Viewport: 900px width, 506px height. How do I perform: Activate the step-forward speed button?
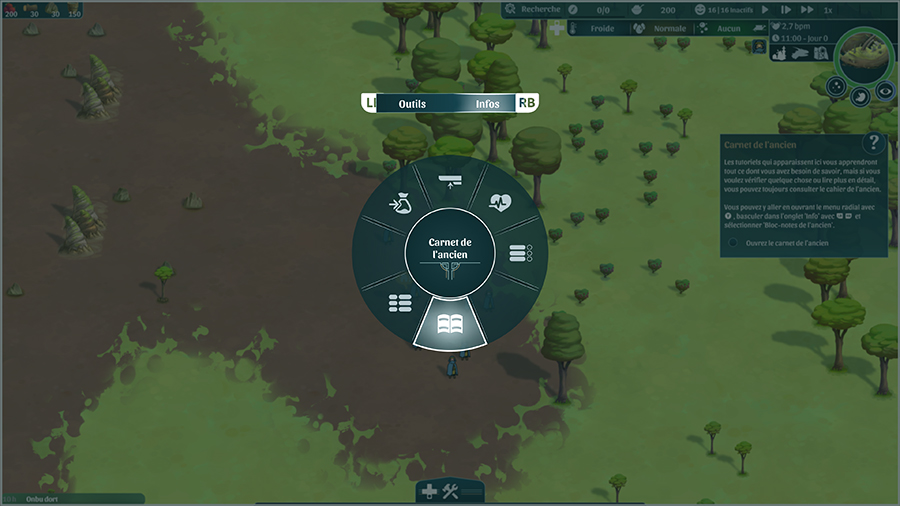point(785,10)
